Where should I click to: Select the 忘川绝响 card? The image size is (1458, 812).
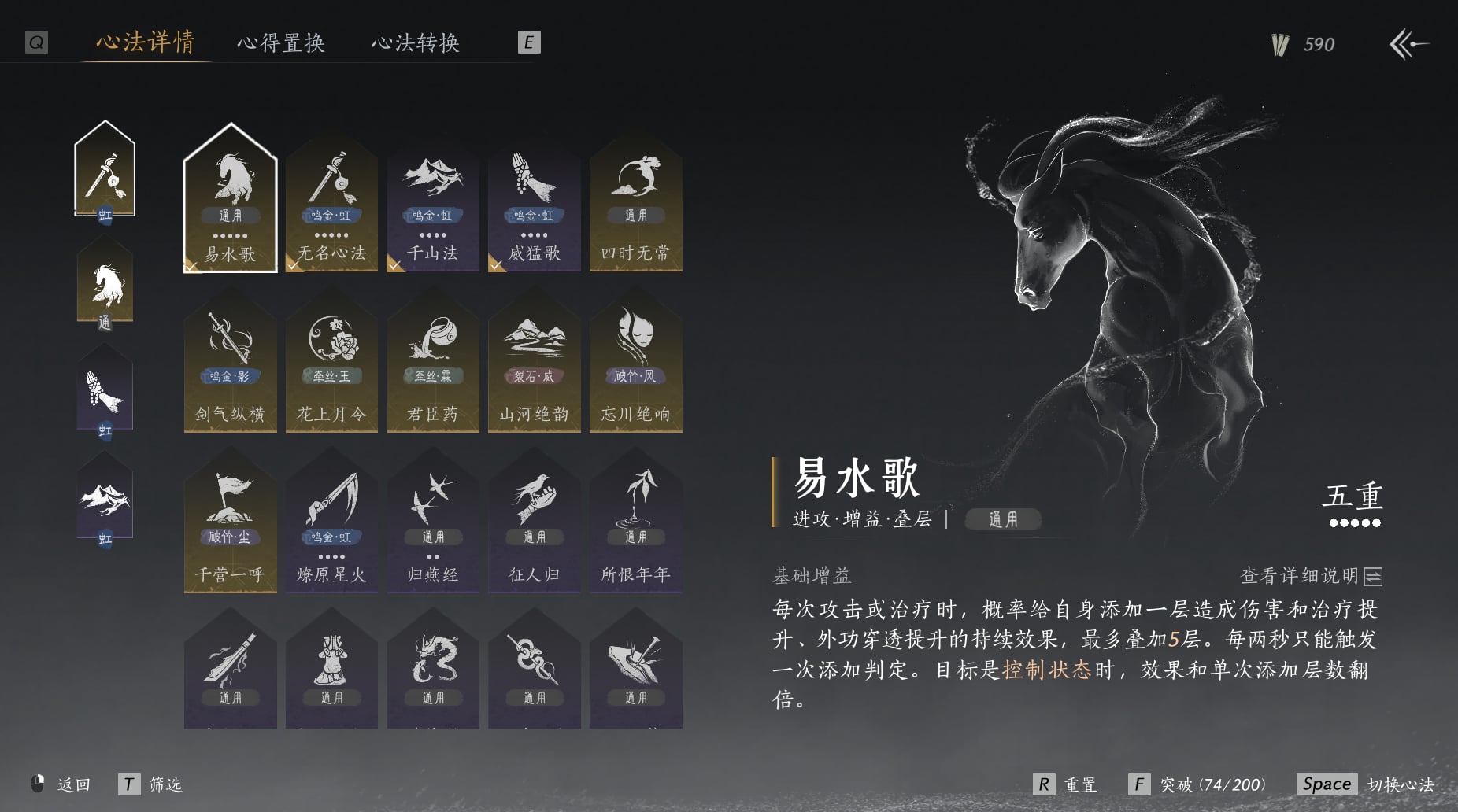pyautogui.click(x=635, y=366)
